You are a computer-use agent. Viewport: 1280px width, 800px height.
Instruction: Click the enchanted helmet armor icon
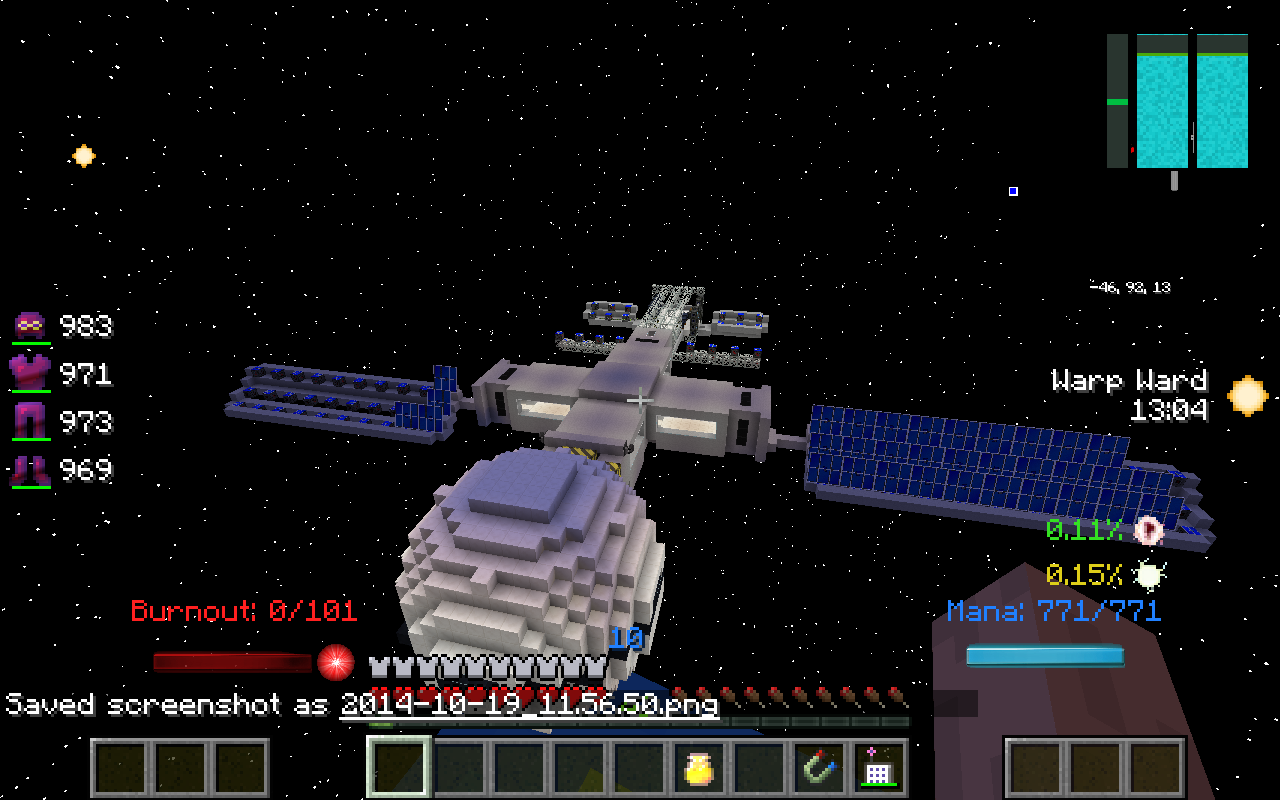click(x=32, y=325)
